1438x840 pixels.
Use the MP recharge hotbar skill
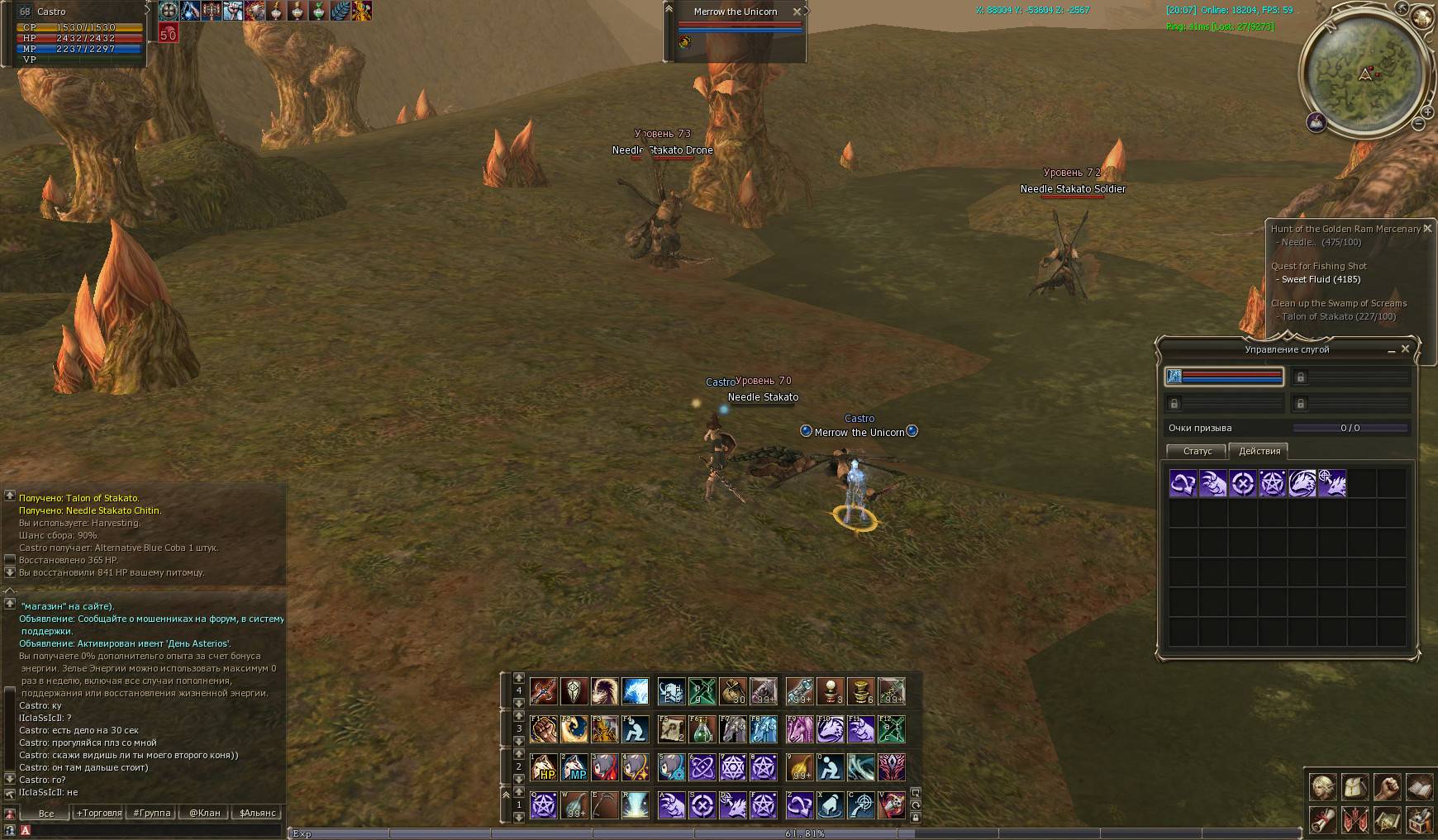tap(574, 767)
